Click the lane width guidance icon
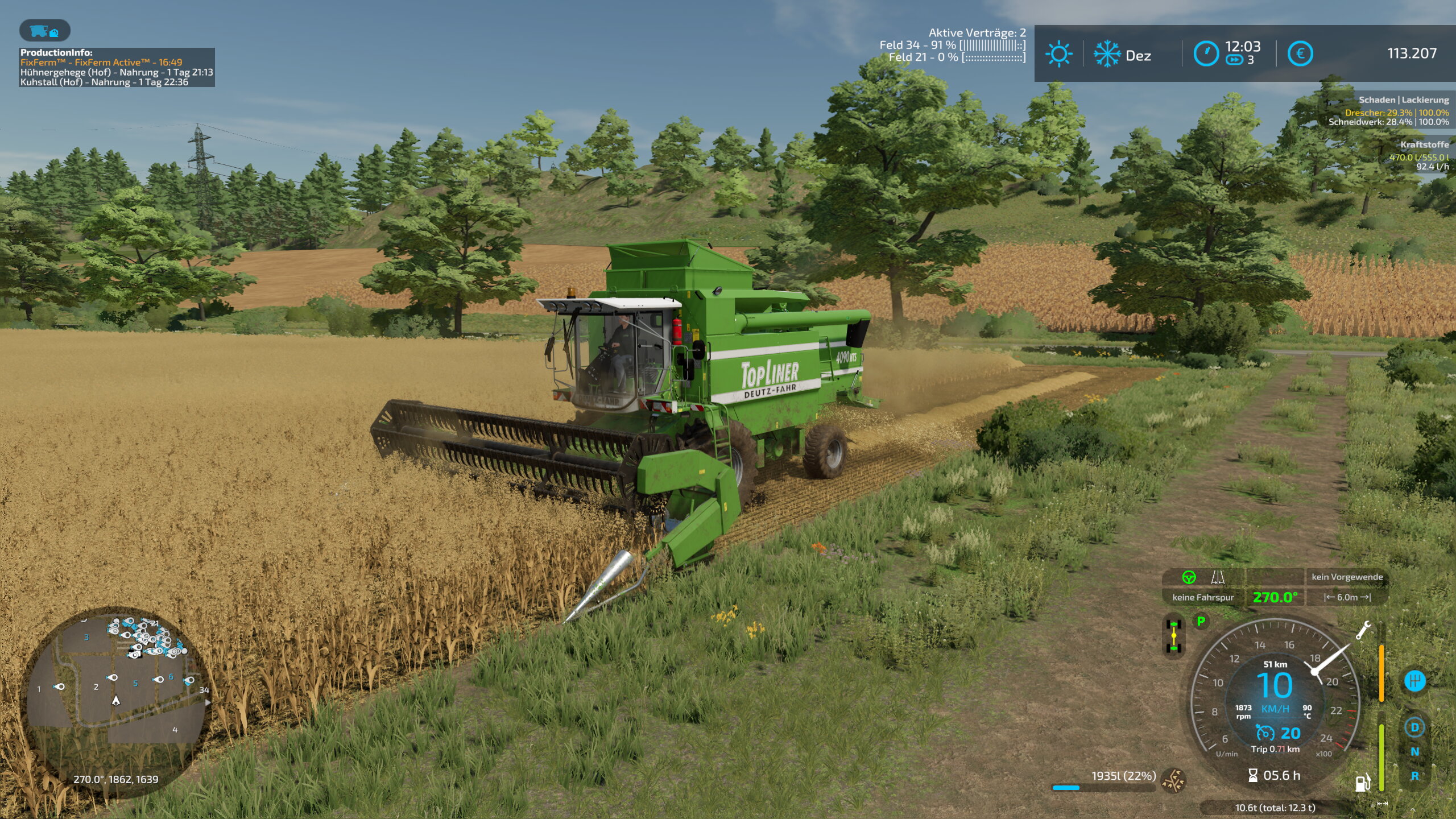This screenshot has height=819, width=1456. point(1218,577)
